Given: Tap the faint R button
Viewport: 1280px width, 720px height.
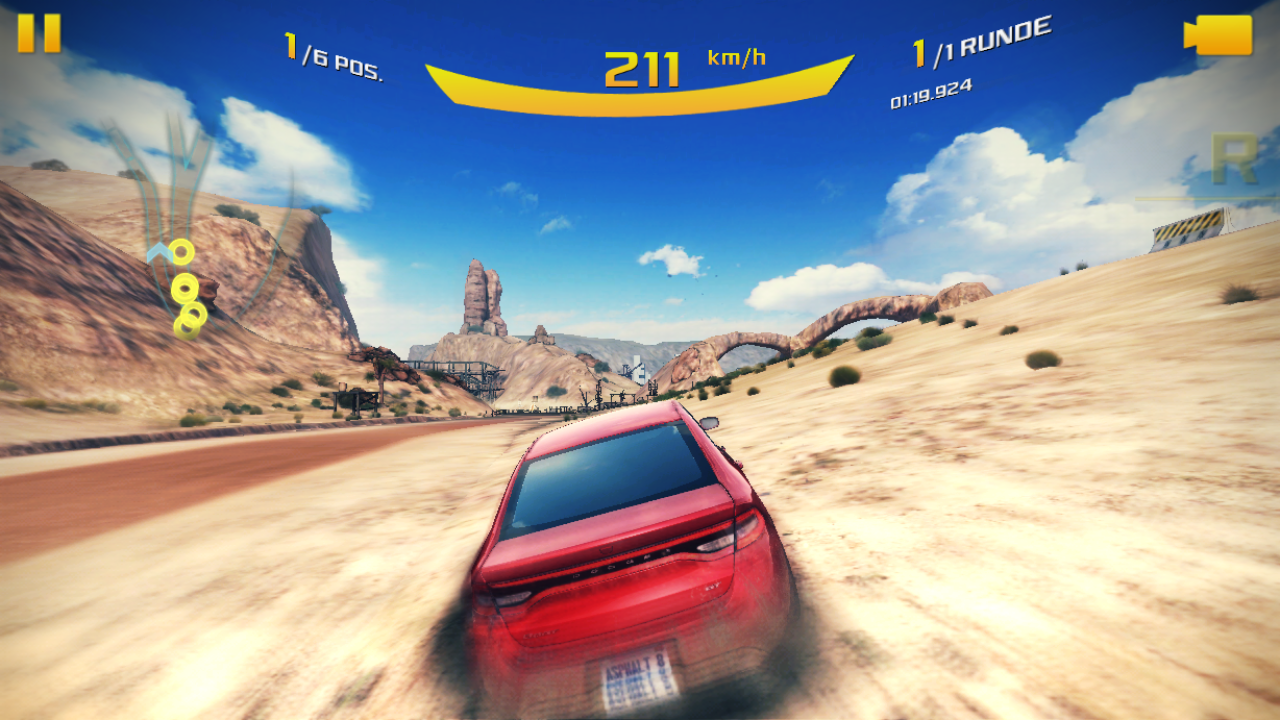Looking at the screenshot, I should tap(1232, 160).
